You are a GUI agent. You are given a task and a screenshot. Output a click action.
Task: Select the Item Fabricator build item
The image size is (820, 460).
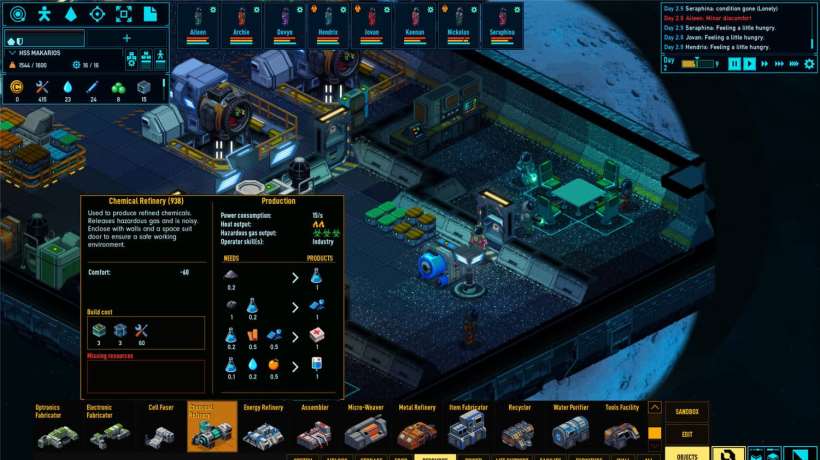pos(467,432)
